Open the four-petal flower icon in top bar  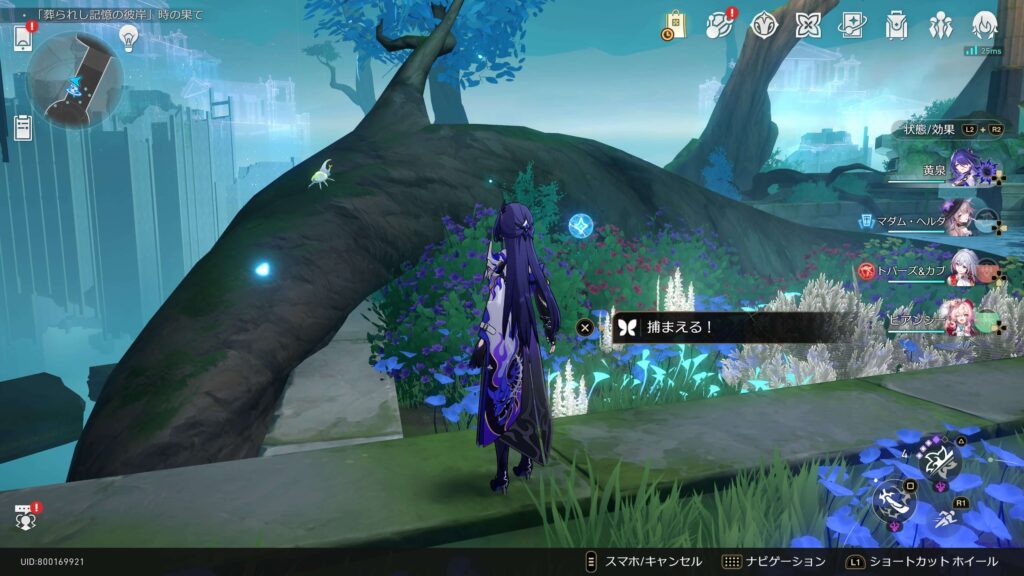tap(808, 25)
